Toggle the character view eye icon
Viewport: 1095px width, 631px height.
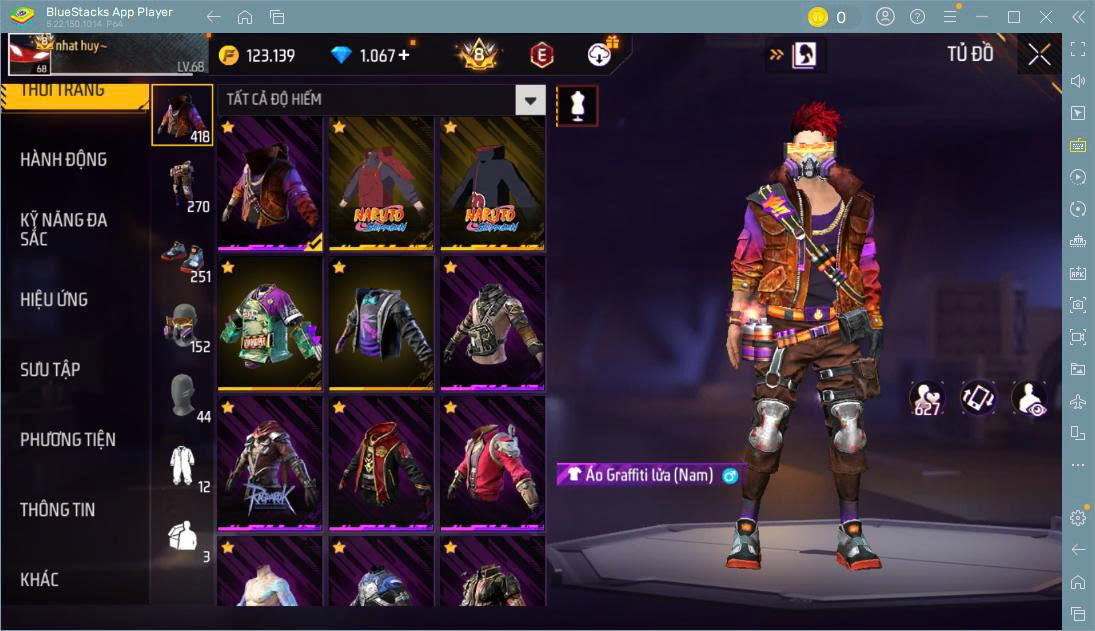click(x=1029, y=398)
